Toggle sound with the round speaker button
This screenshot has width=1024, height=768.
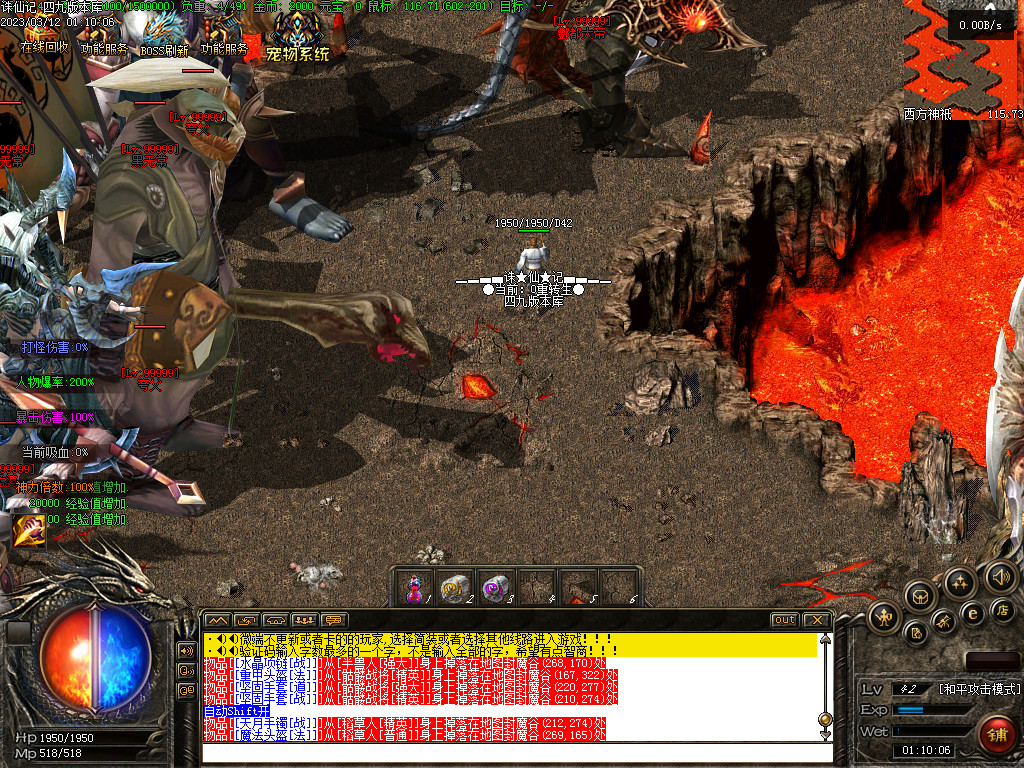point(1000,576)
